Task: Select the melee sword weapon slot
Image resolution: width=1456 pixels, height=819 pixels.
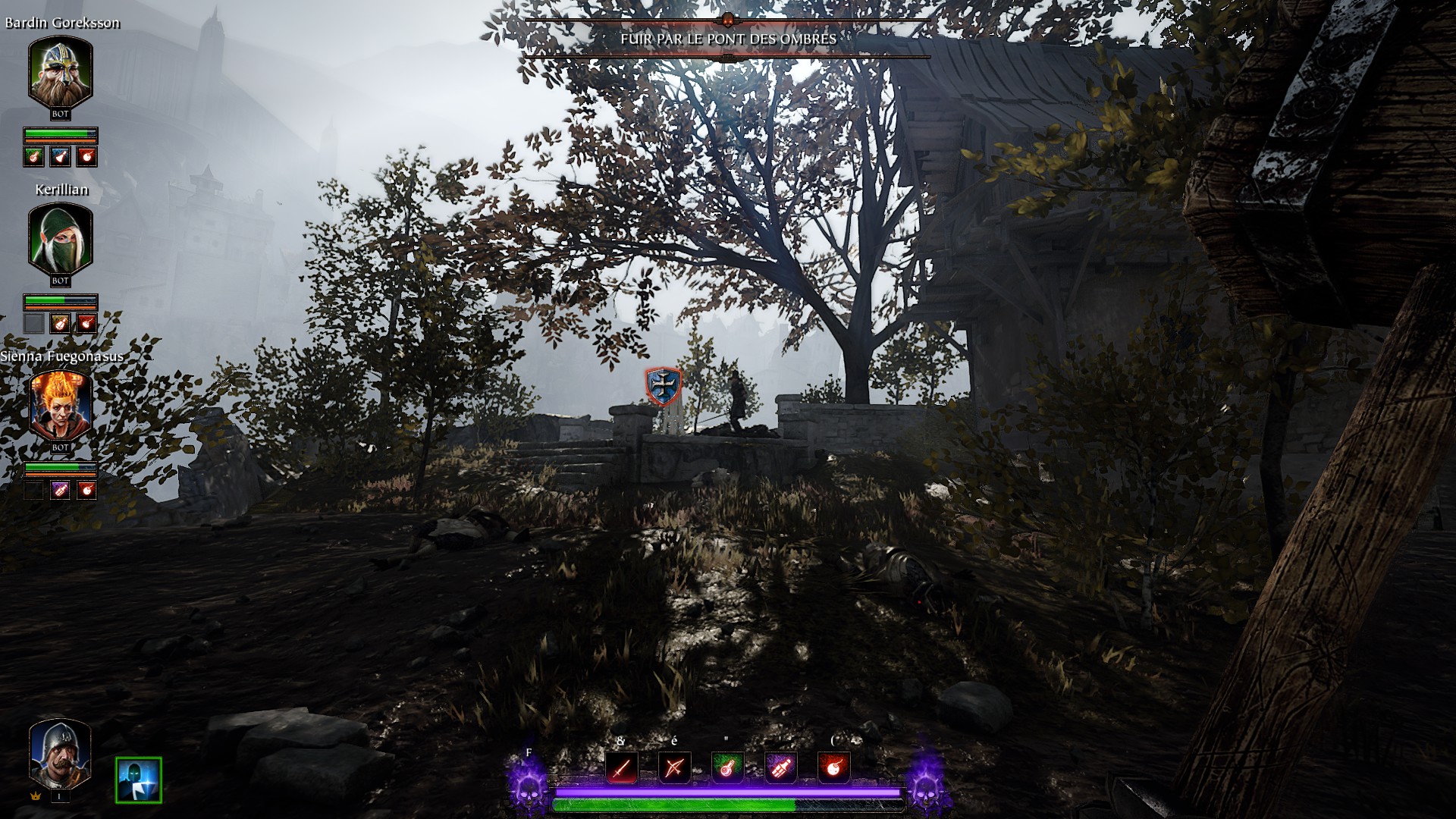Action: click(x=621, y=768)
